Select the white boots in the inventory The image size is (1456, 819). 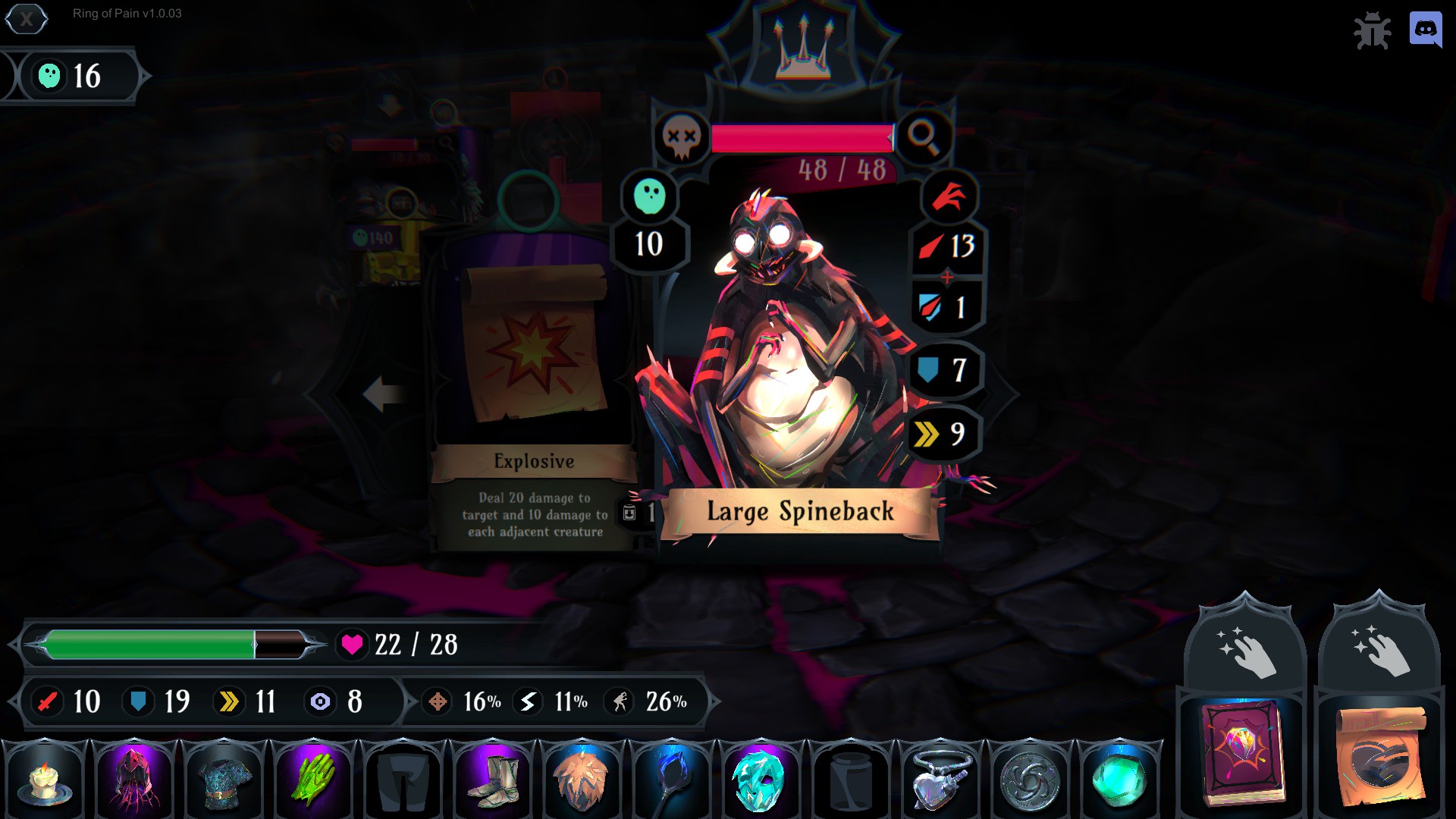pos(493,778)
